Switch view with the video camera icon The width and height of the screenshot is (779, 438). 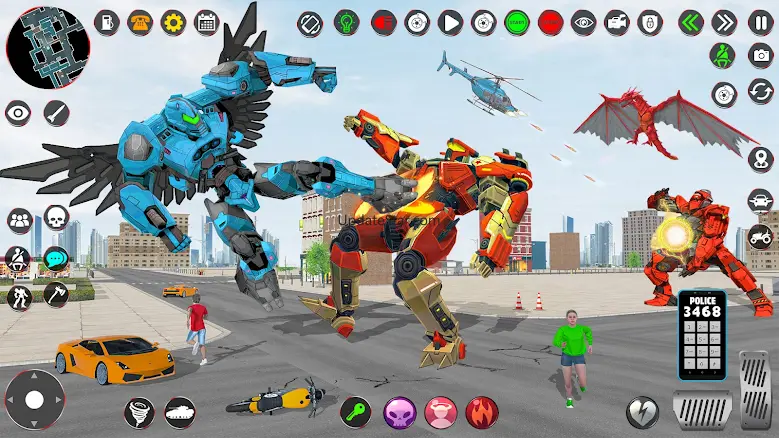click(617, 21)
